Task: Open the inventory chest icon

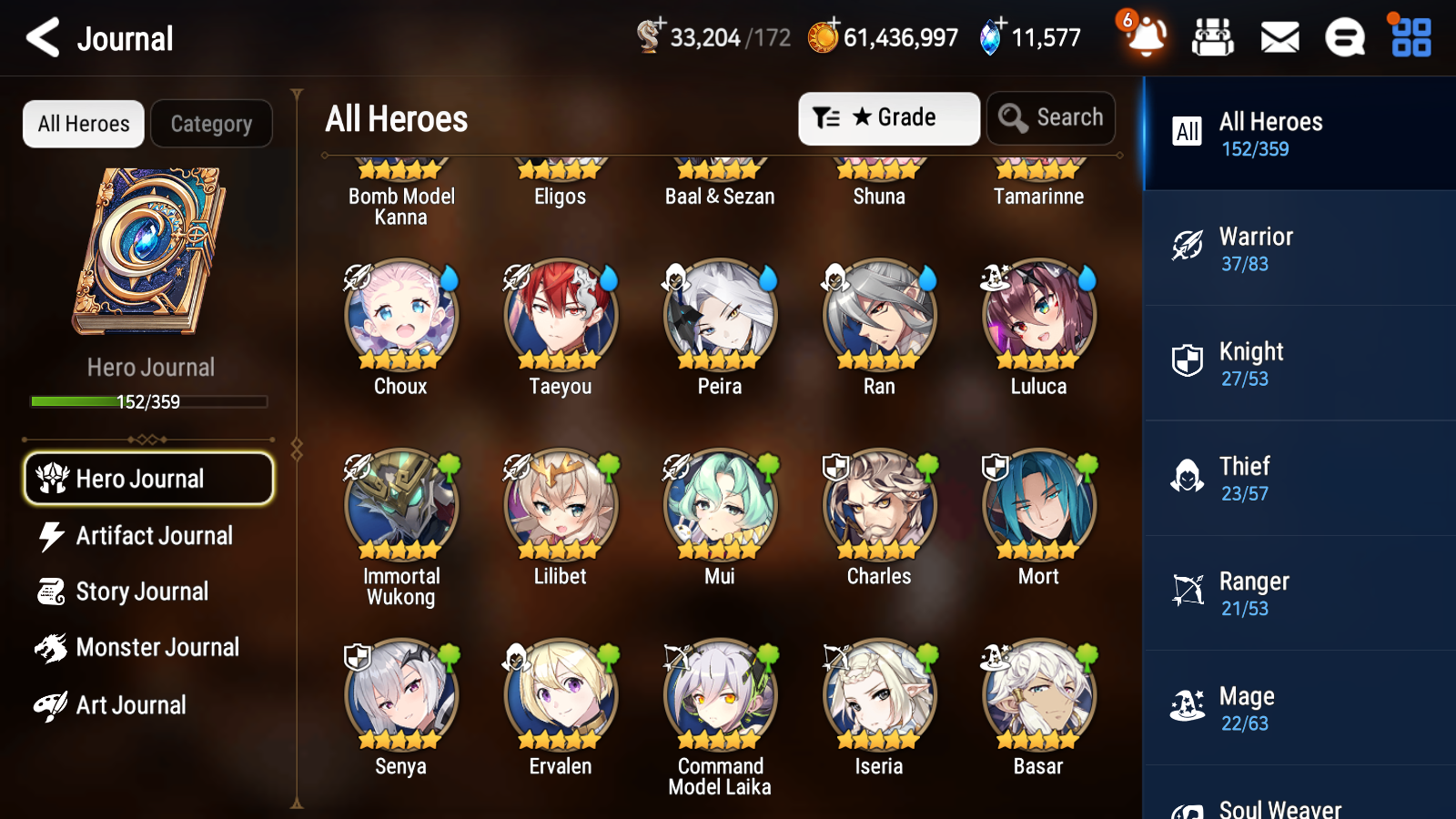Action: tap(1213, 37)
